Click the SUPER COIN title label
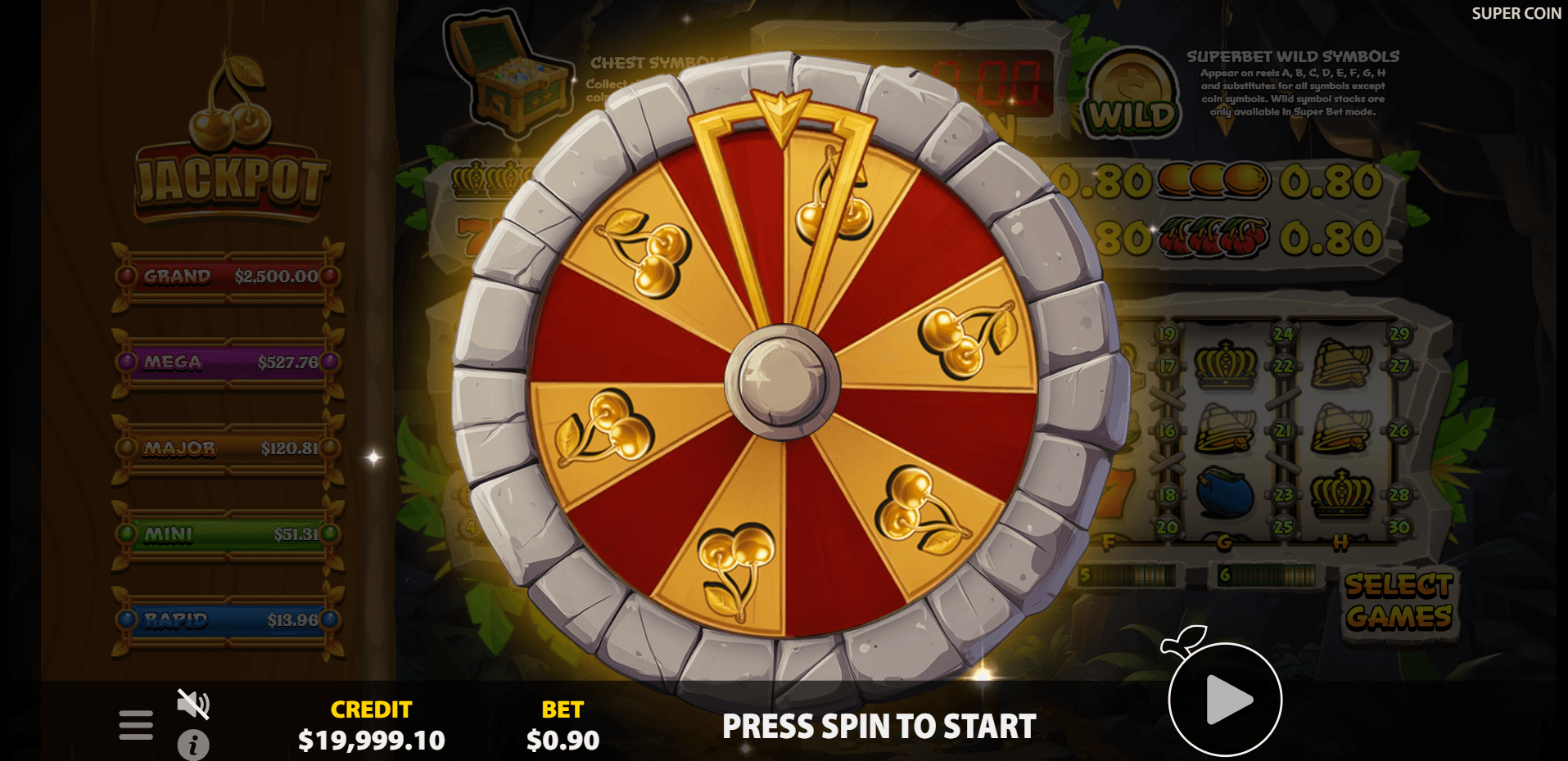 1516,14
